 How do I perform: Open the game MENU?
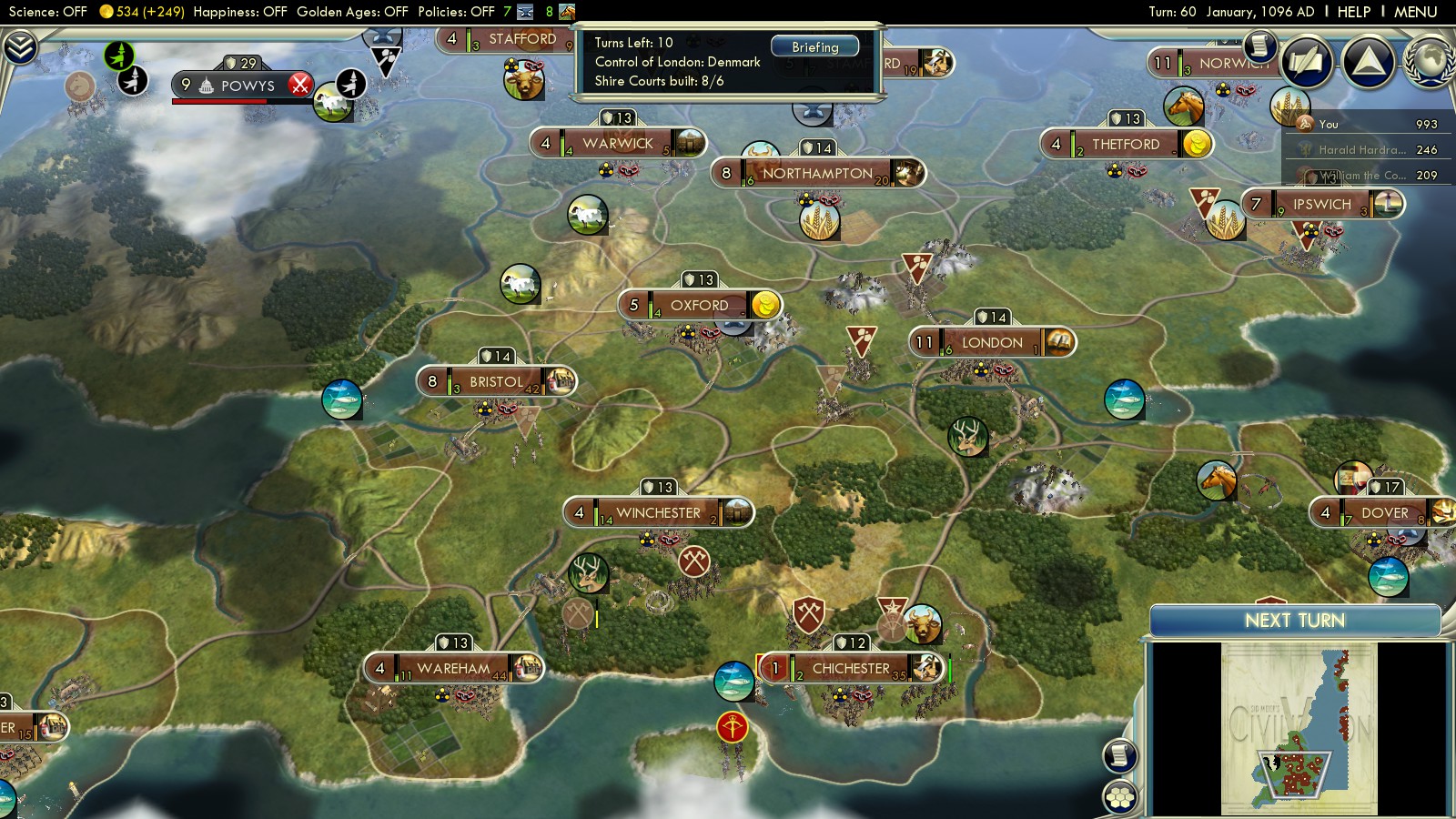coord(1415,12)
